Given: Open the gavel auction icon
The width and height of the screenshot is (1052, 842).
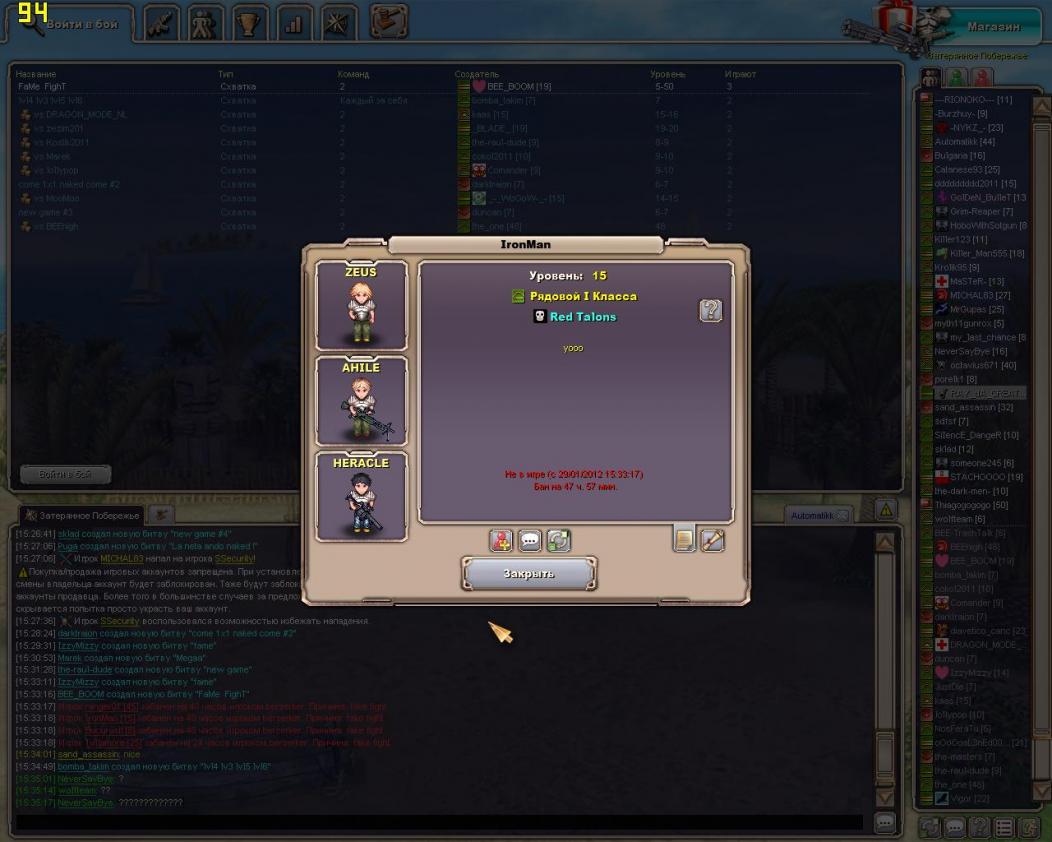Looking at the screenshot, I should pos(388,21).
